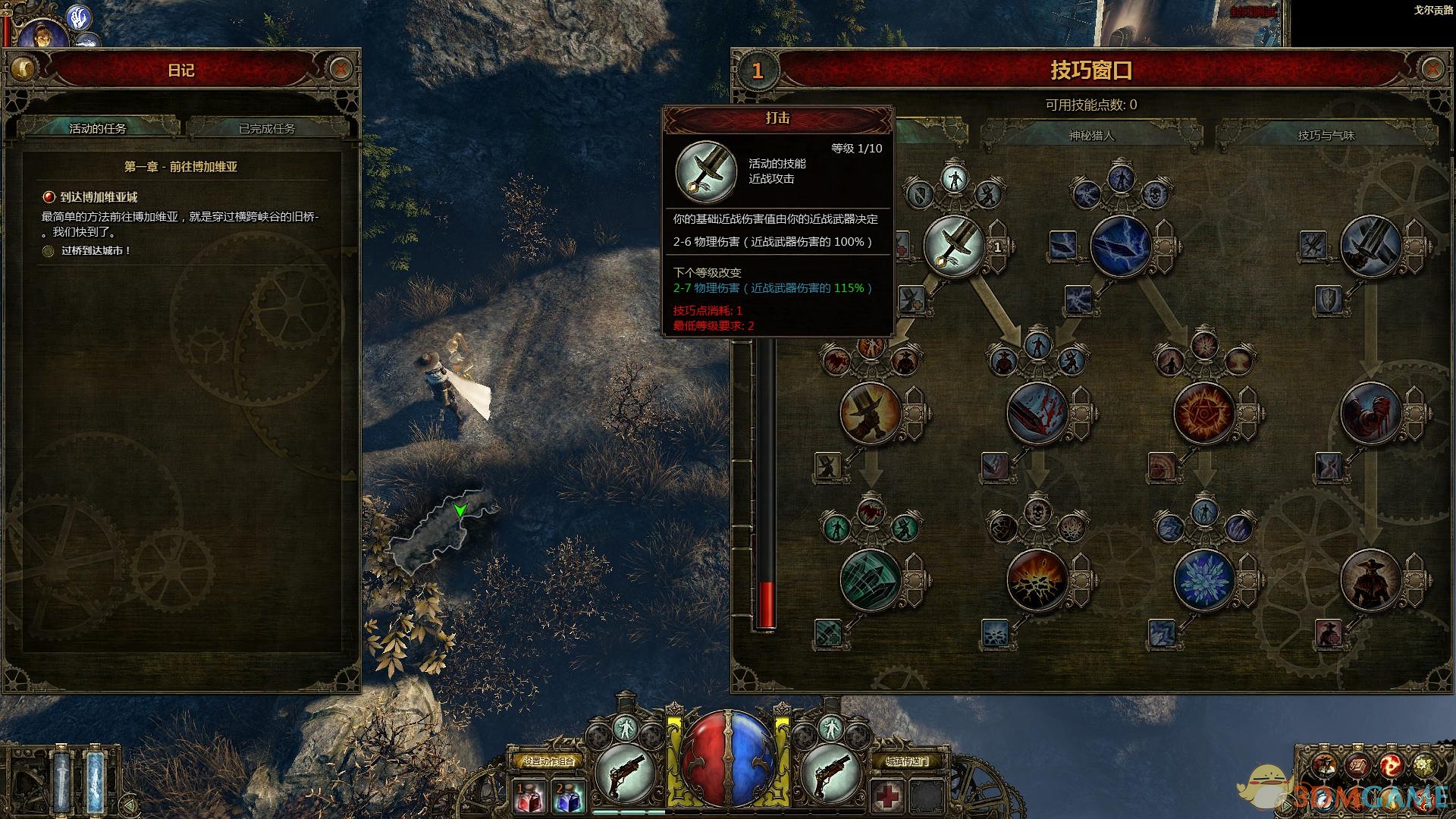Open the 活动的任务 active quests tab
The image size is (1456, 819).
click(98, 128)
